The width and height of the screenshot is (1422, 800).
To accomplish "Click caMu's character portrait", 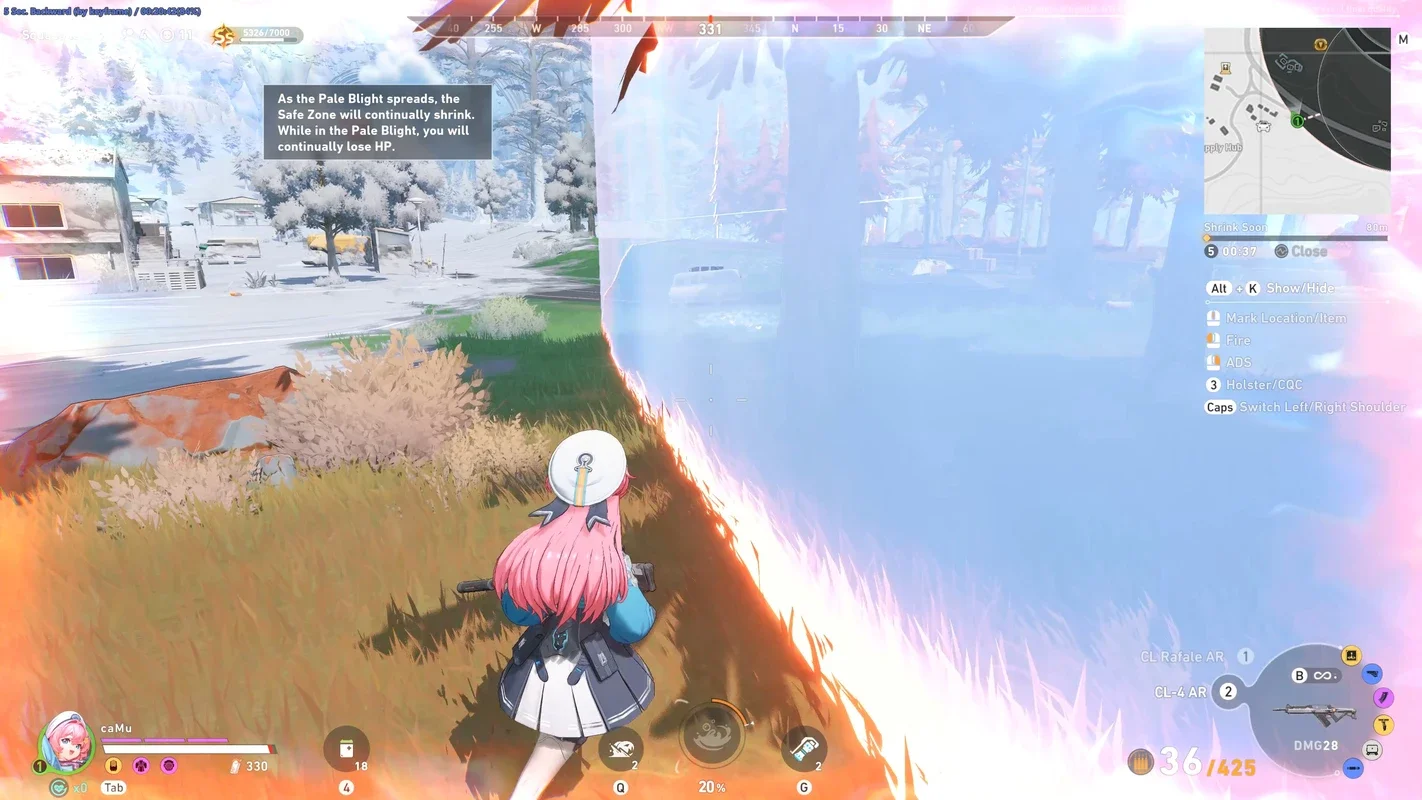I will (x=67, y=742).
